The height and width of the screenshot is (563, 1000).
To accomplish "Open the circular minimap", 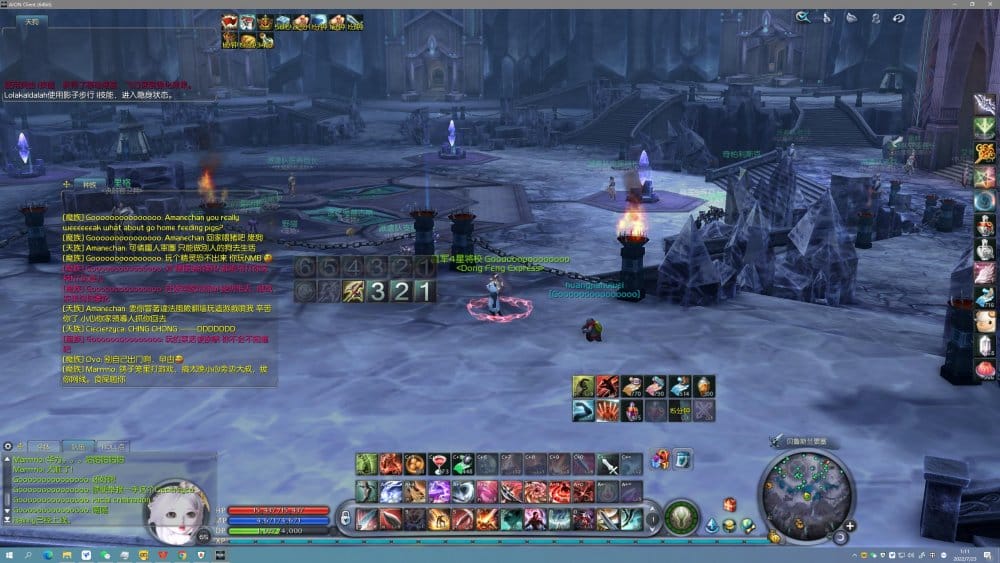I will click(x=804, y=493).
